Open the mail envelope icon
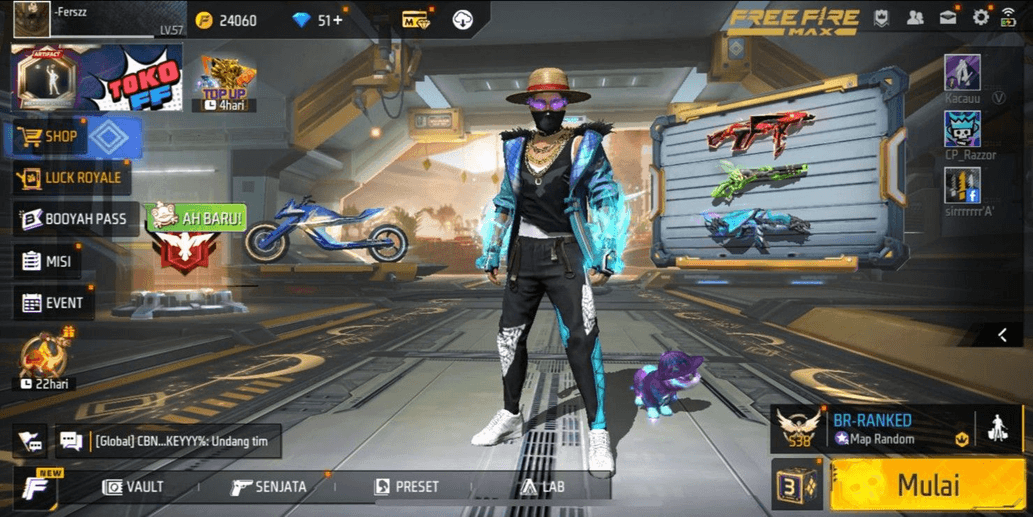 (947, 18)
